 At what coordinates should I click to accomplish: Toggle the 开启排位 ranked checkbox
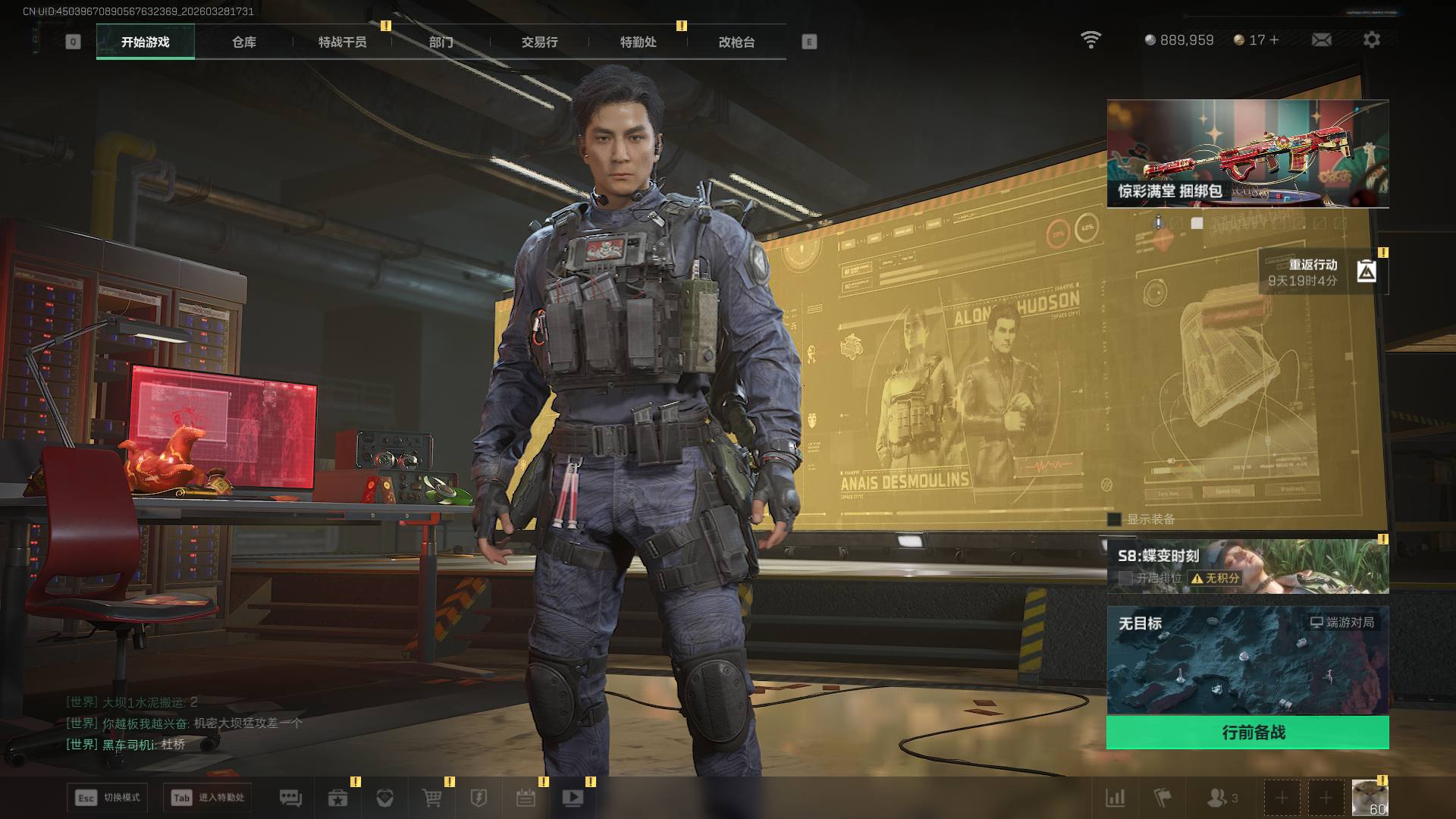click(1125, 578)
